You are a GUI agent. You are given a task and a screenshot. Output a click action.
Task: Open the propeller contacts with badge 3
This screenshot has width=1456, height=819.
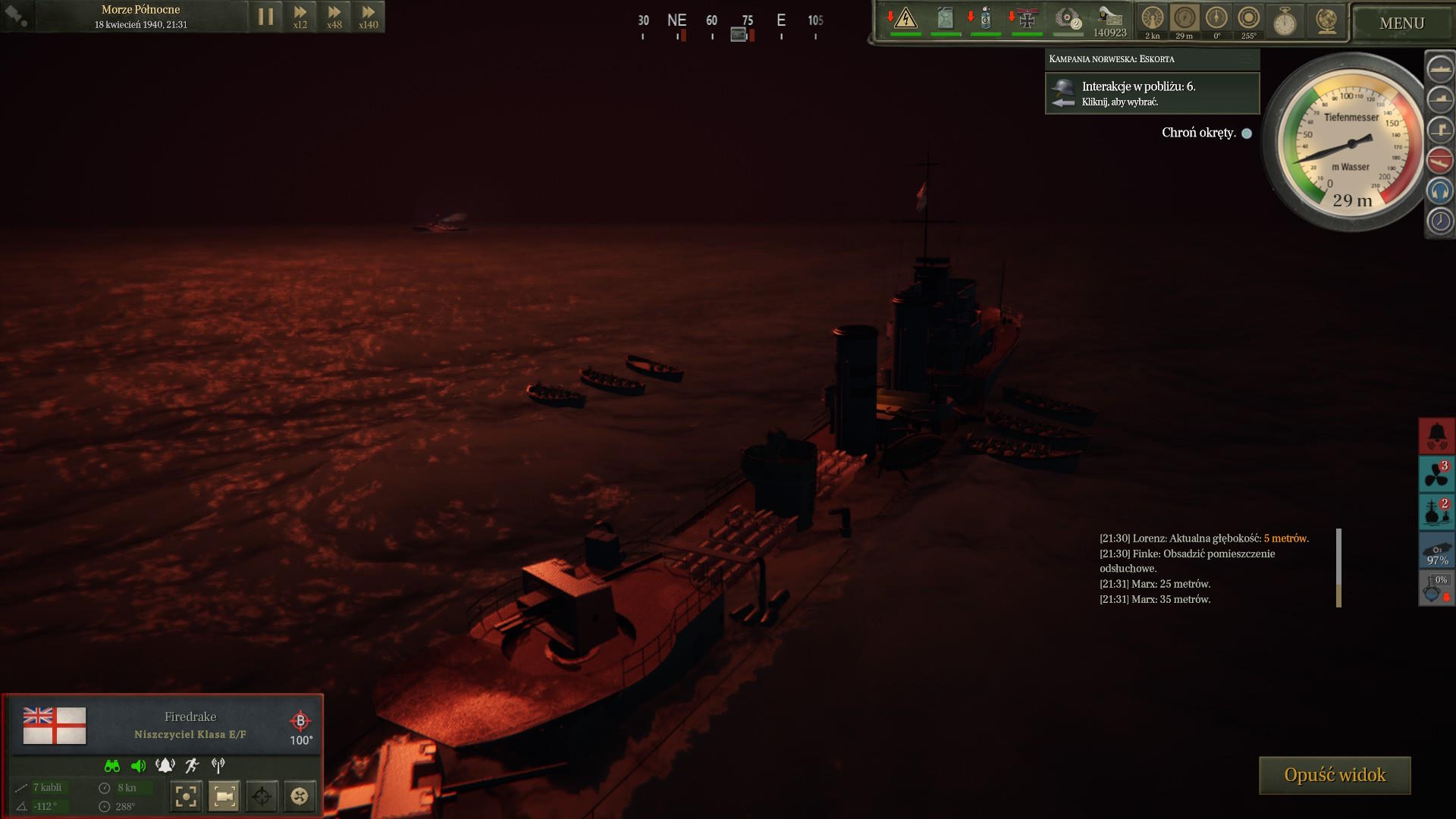1437,474
